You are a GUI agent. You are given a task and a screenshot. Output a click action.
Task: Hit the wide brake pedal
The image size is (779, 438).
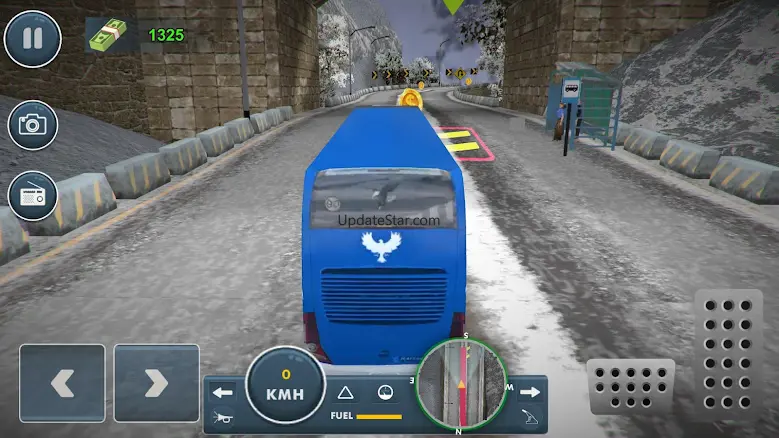click(x=630, y=385)
